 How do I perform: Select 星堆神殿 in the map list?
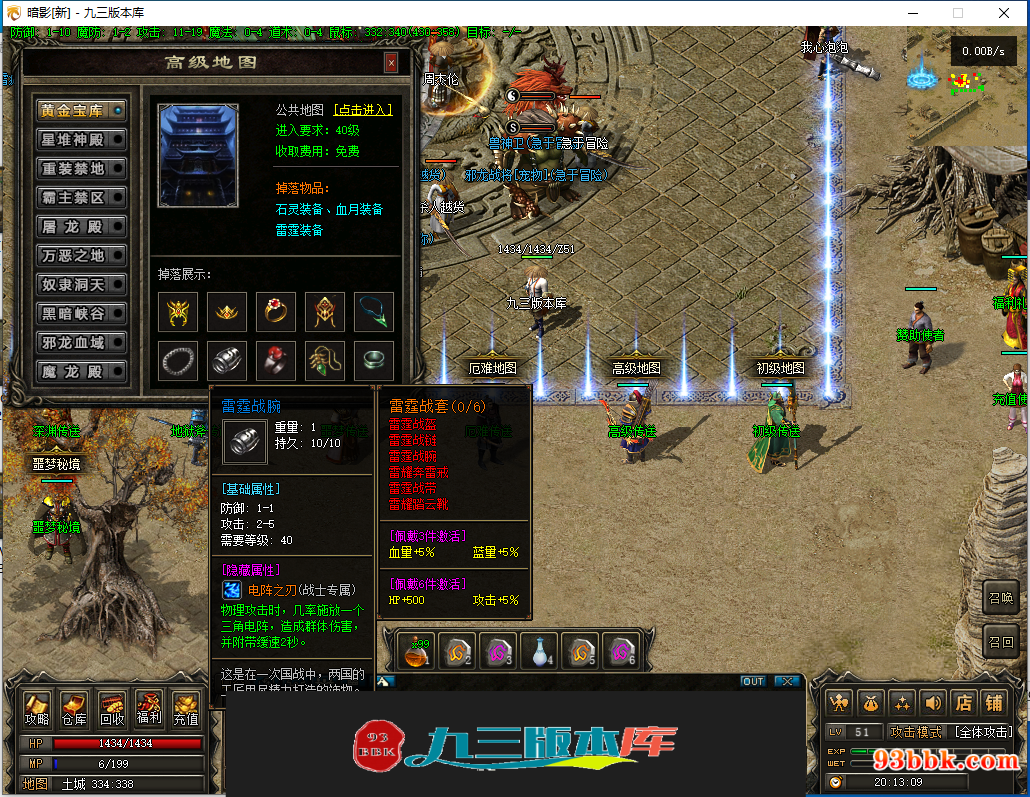[x=82, y=140]
